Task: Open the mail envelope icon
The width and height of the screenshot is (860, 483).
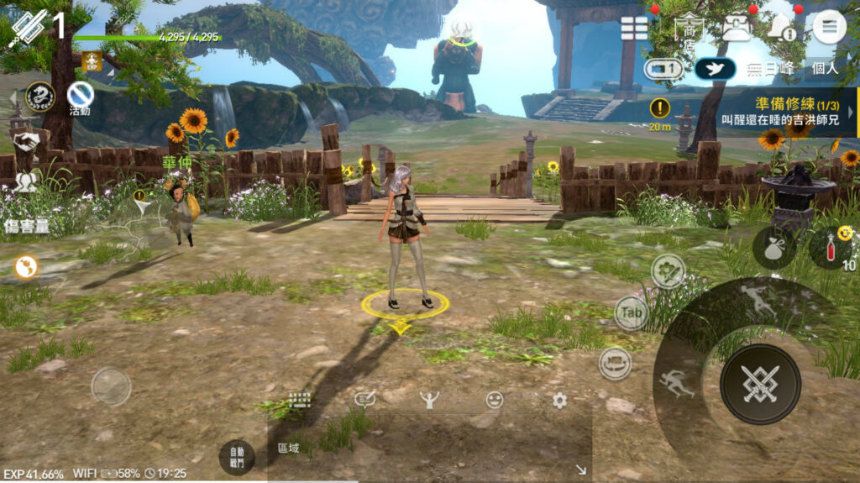Action: tap(736, 28)
